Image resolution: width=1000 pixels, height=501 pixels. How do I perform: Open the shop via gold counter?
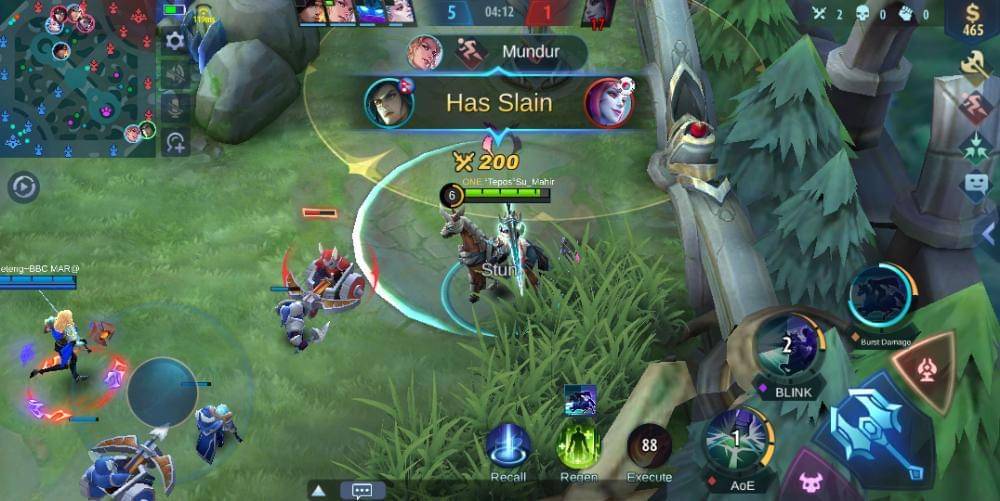point(973,20)
